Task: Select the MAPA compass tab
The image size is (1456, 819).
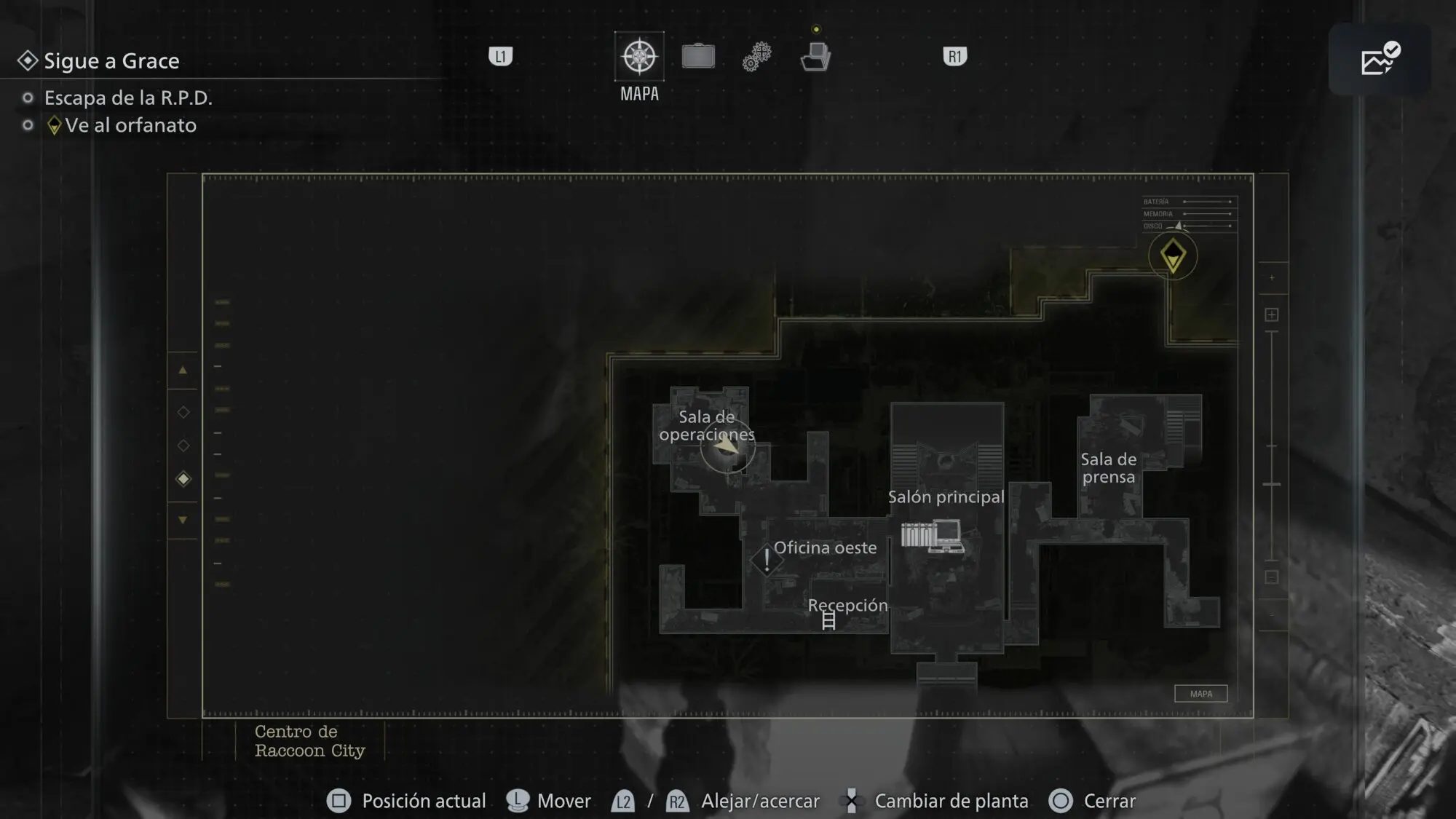Action: 639,57
